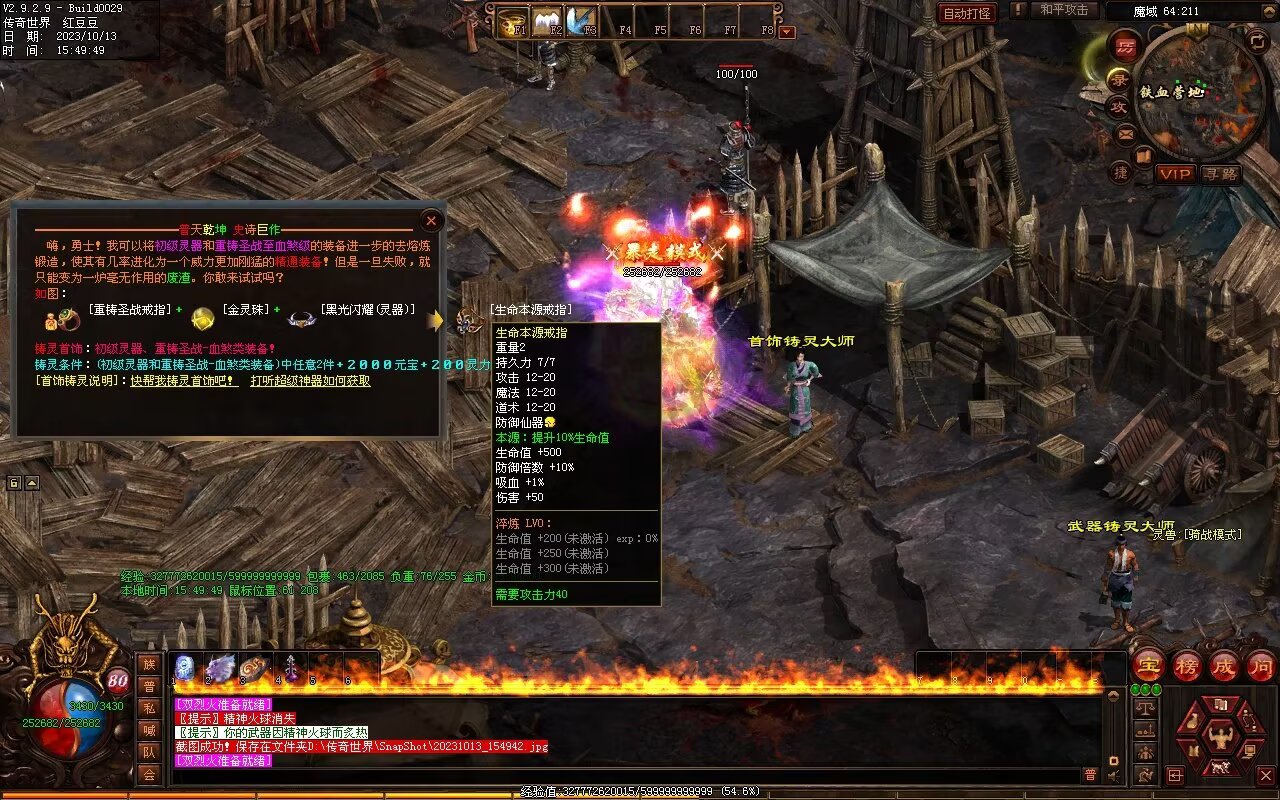Click the 宝 treasure shop button
Screen dimensions: 1280x800
pyautogui.click(x=1149, y=666)
